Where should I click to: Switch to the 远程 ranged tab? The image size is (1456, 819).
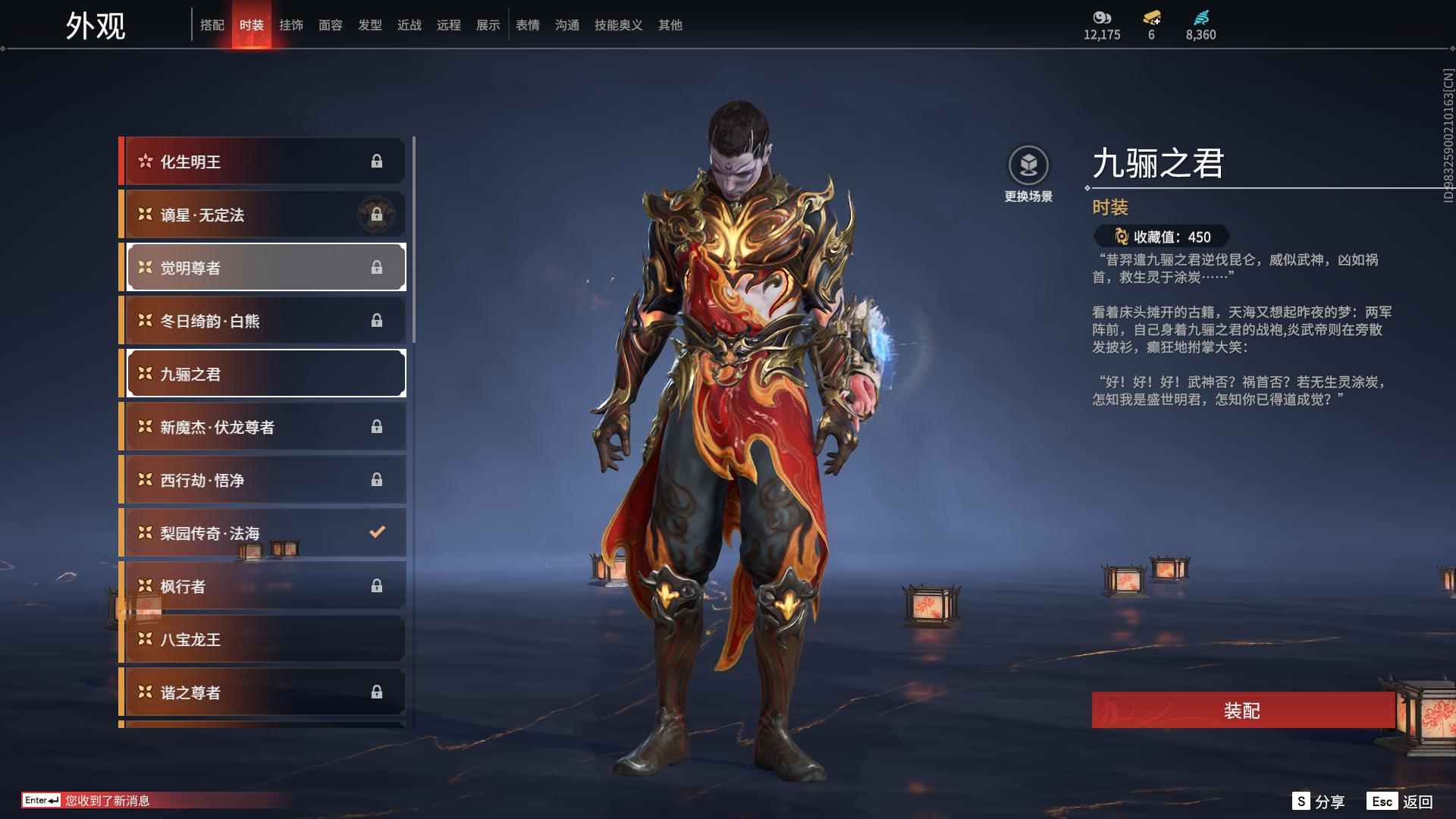pos(449,25)
